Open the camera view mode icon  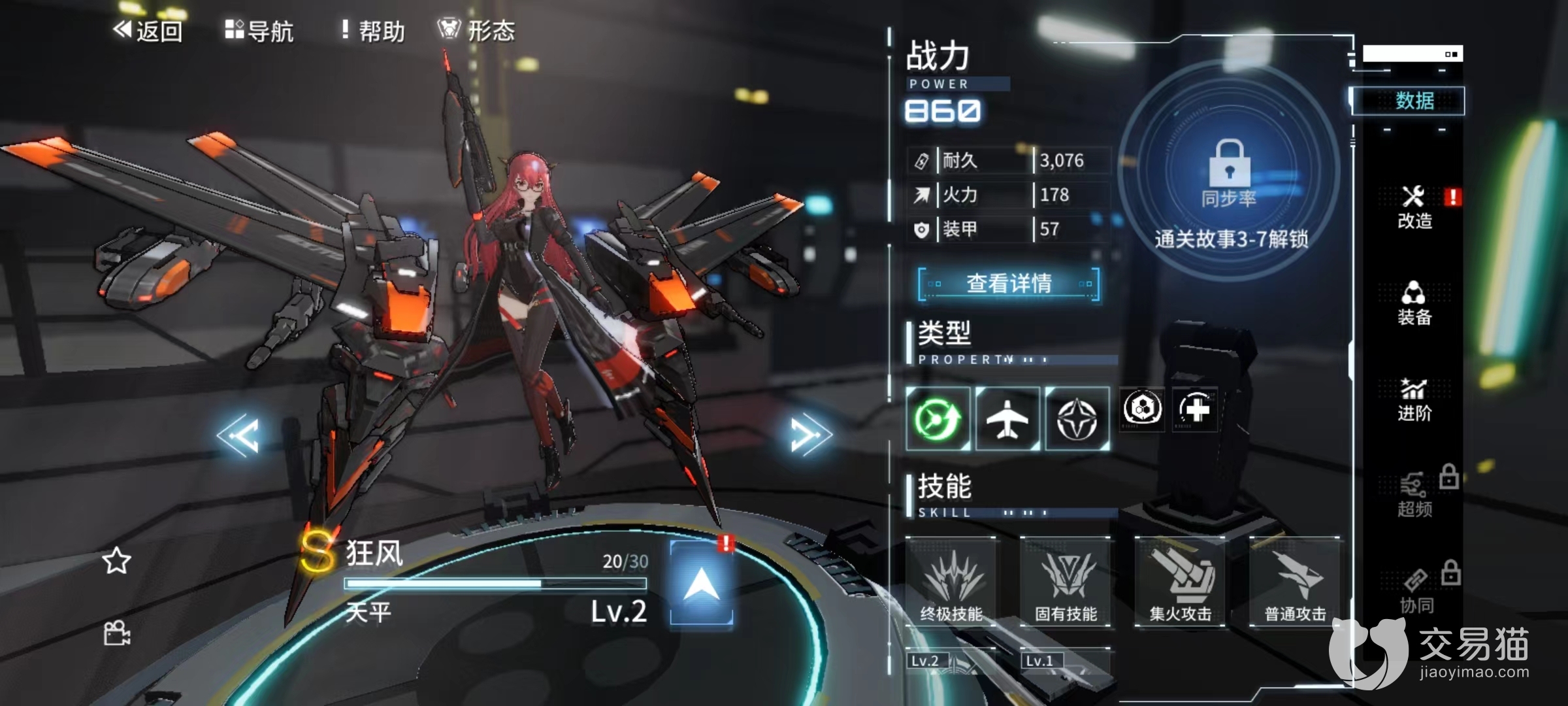point(117,633)
